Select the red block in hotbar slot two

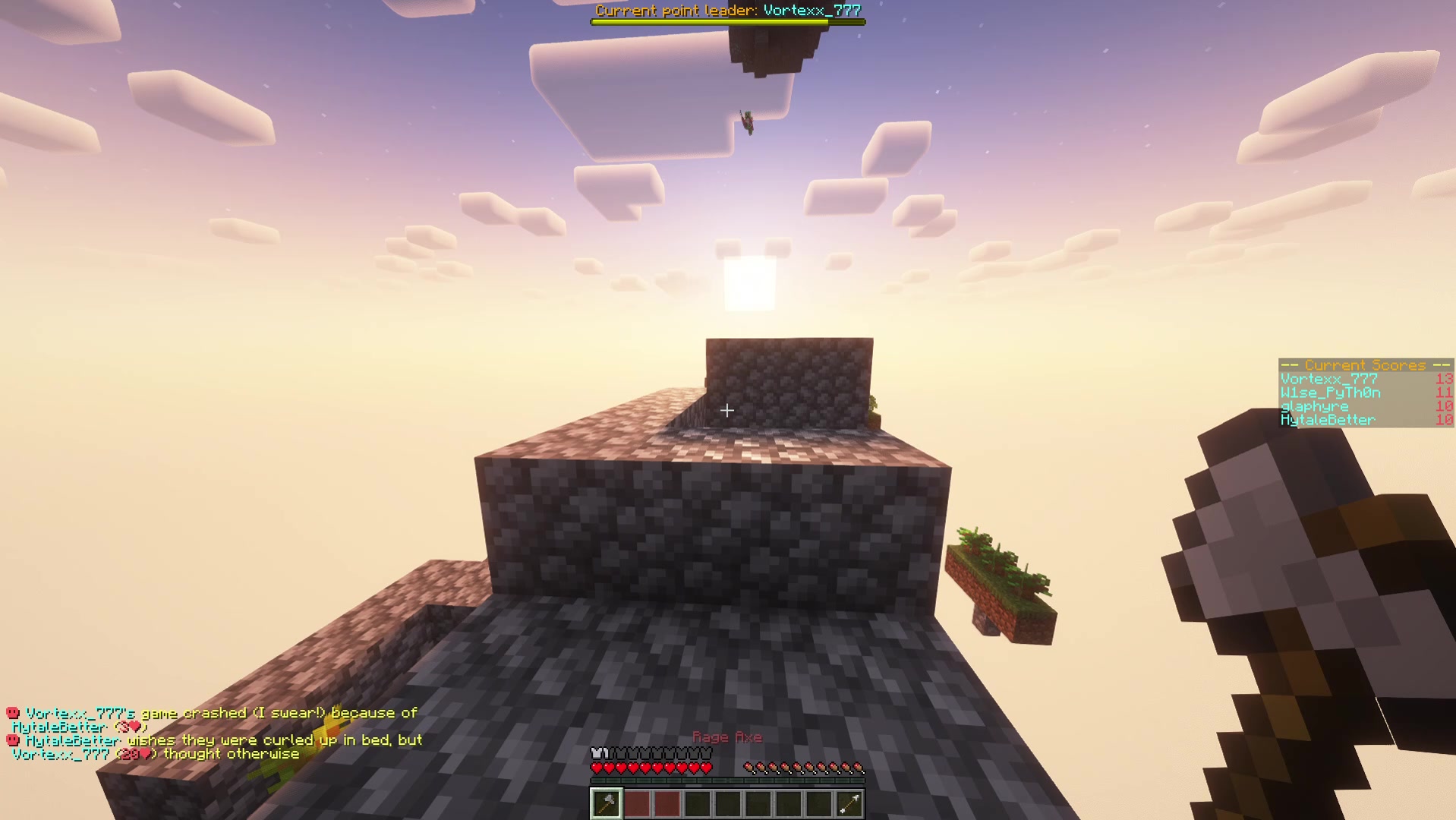click(x=636, y=803)
